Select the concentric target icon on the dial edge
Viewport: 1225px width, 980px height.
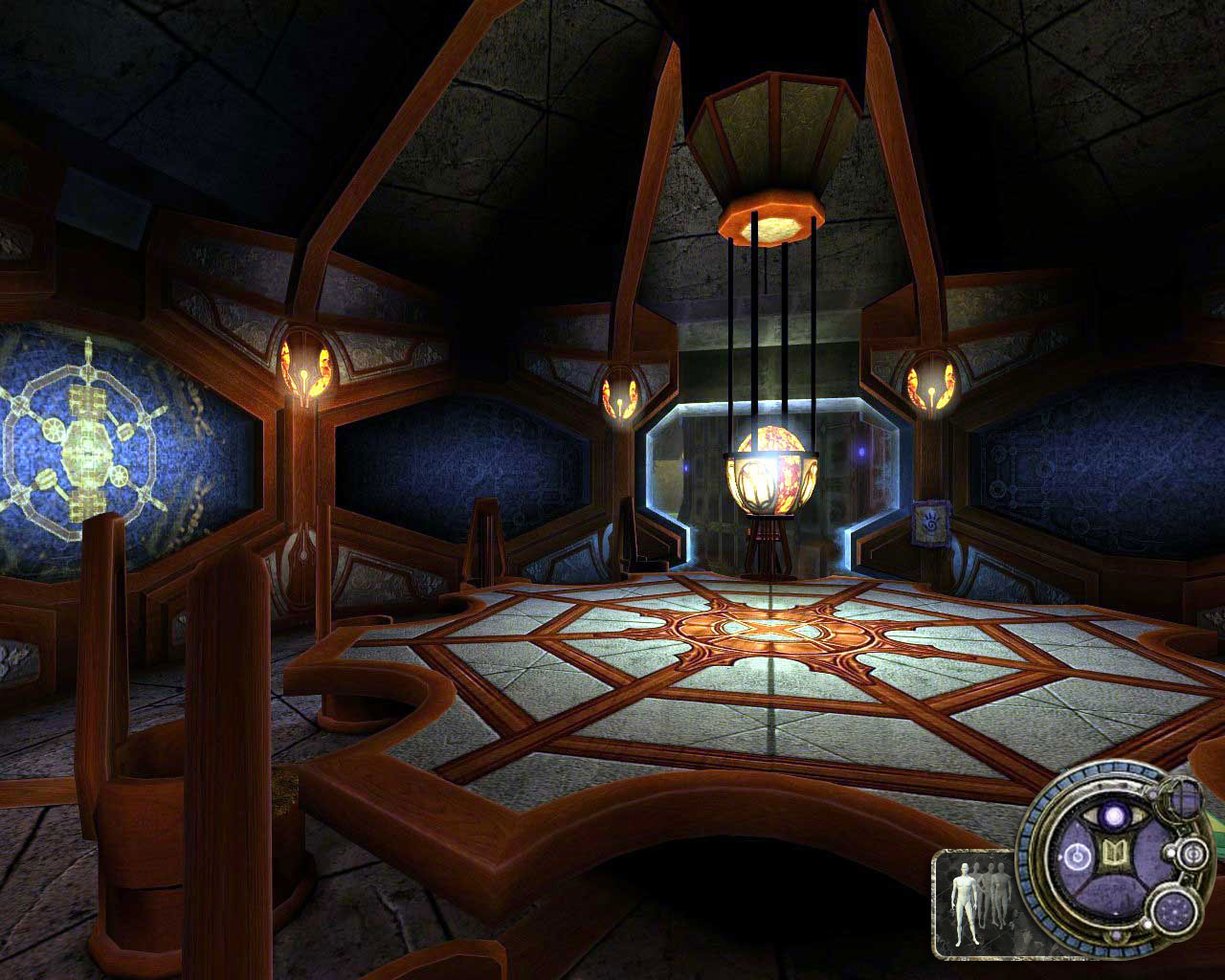tap(1192, 854)
